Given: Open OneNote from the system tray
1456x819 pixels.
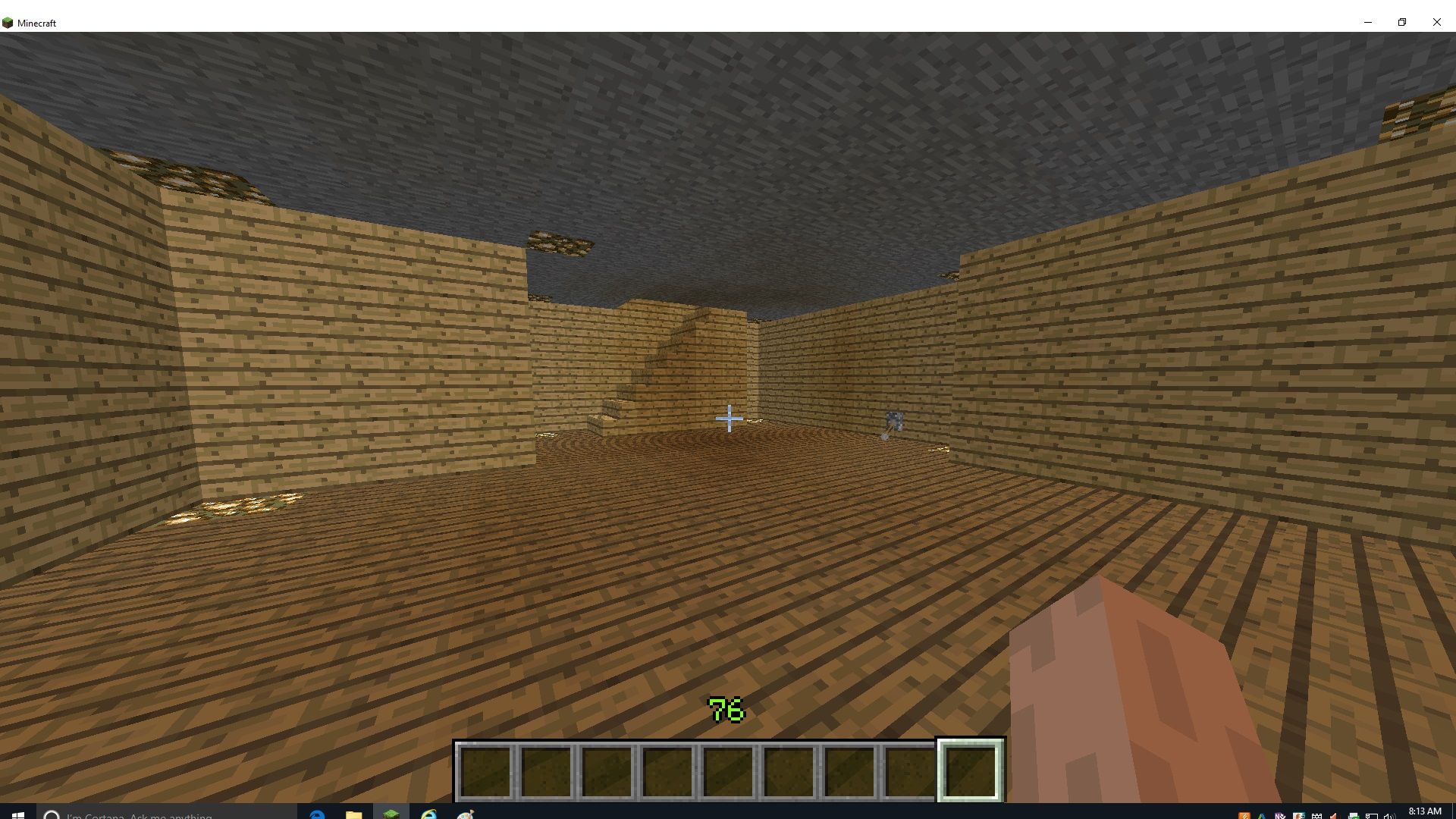Looking at the screenshot, I should click(x=1281, y=814).
